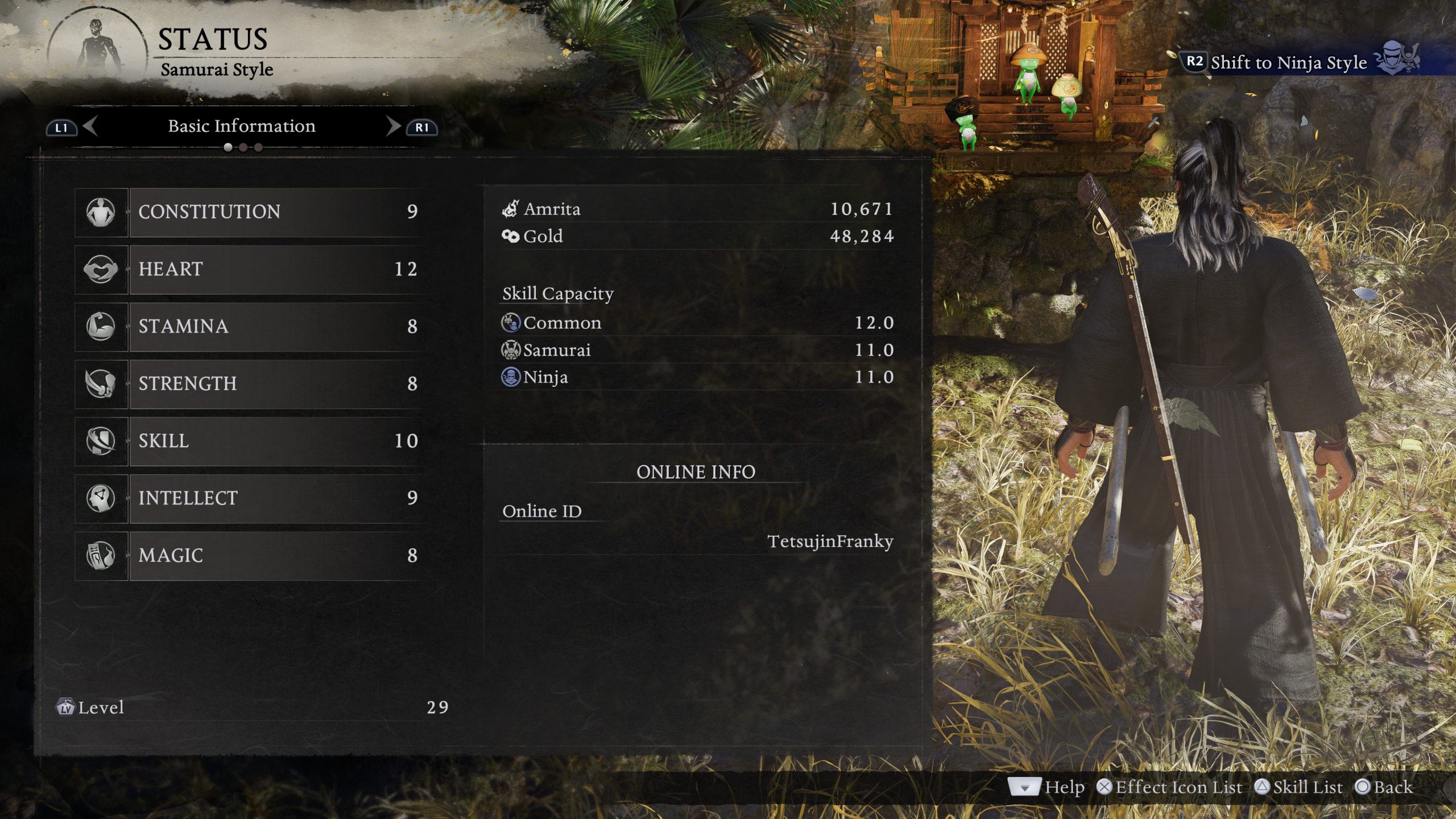
Task: Click the Gold coins icon
Action: (511, 236)
